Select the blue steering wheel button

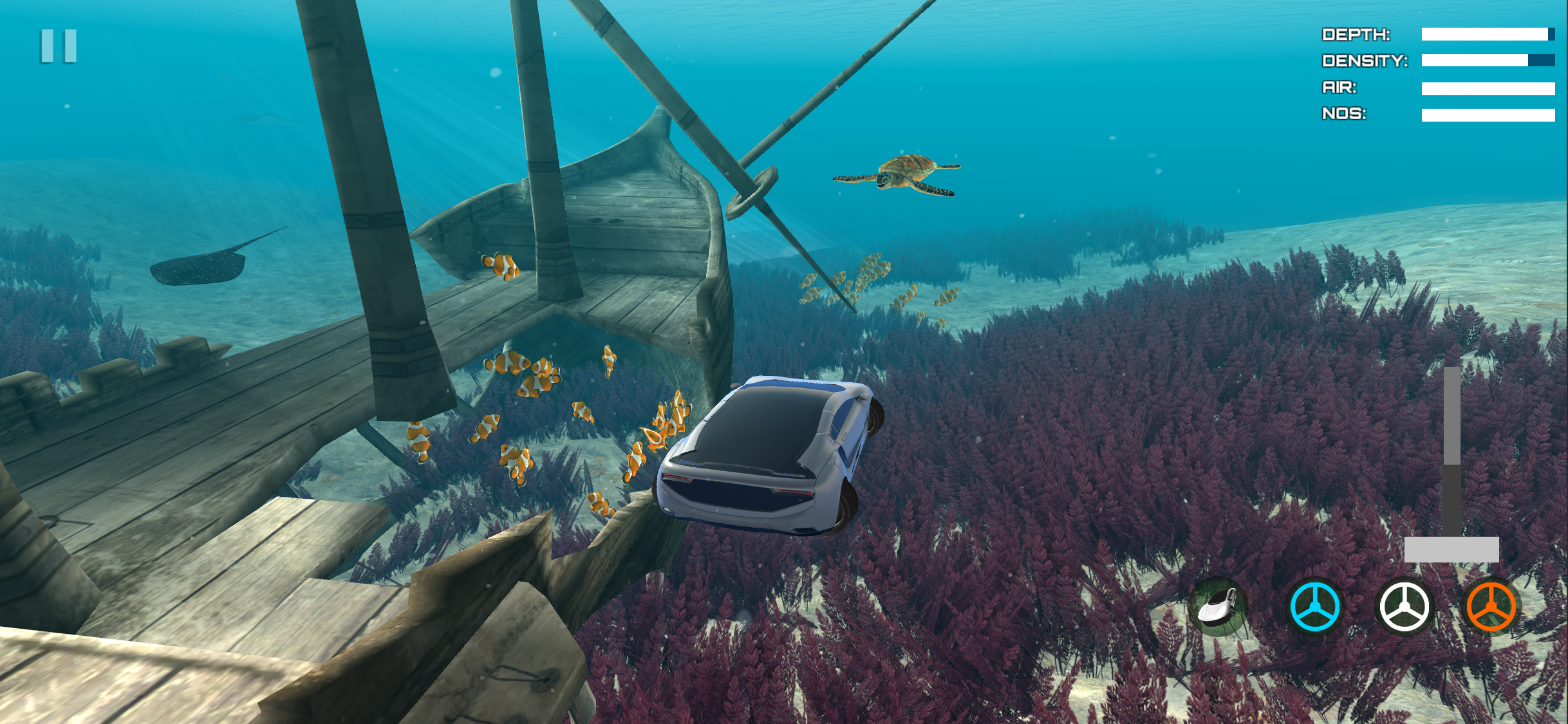[1314, 607]
